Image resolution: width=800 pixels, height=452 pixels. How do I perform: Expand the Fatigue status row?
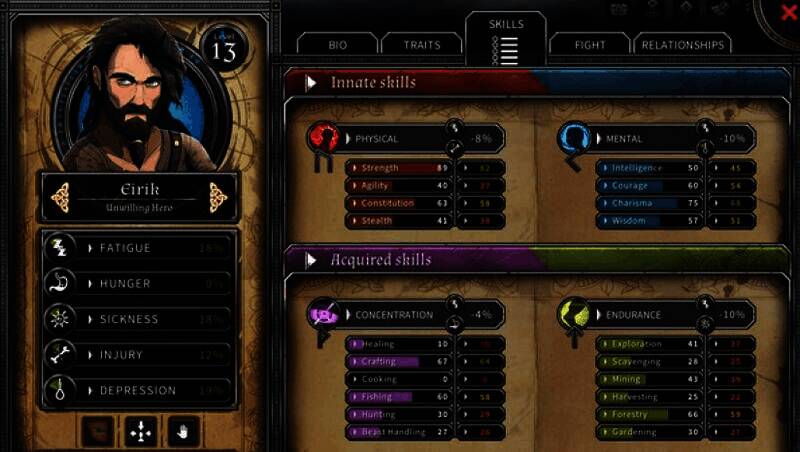[x=140, y=247]
